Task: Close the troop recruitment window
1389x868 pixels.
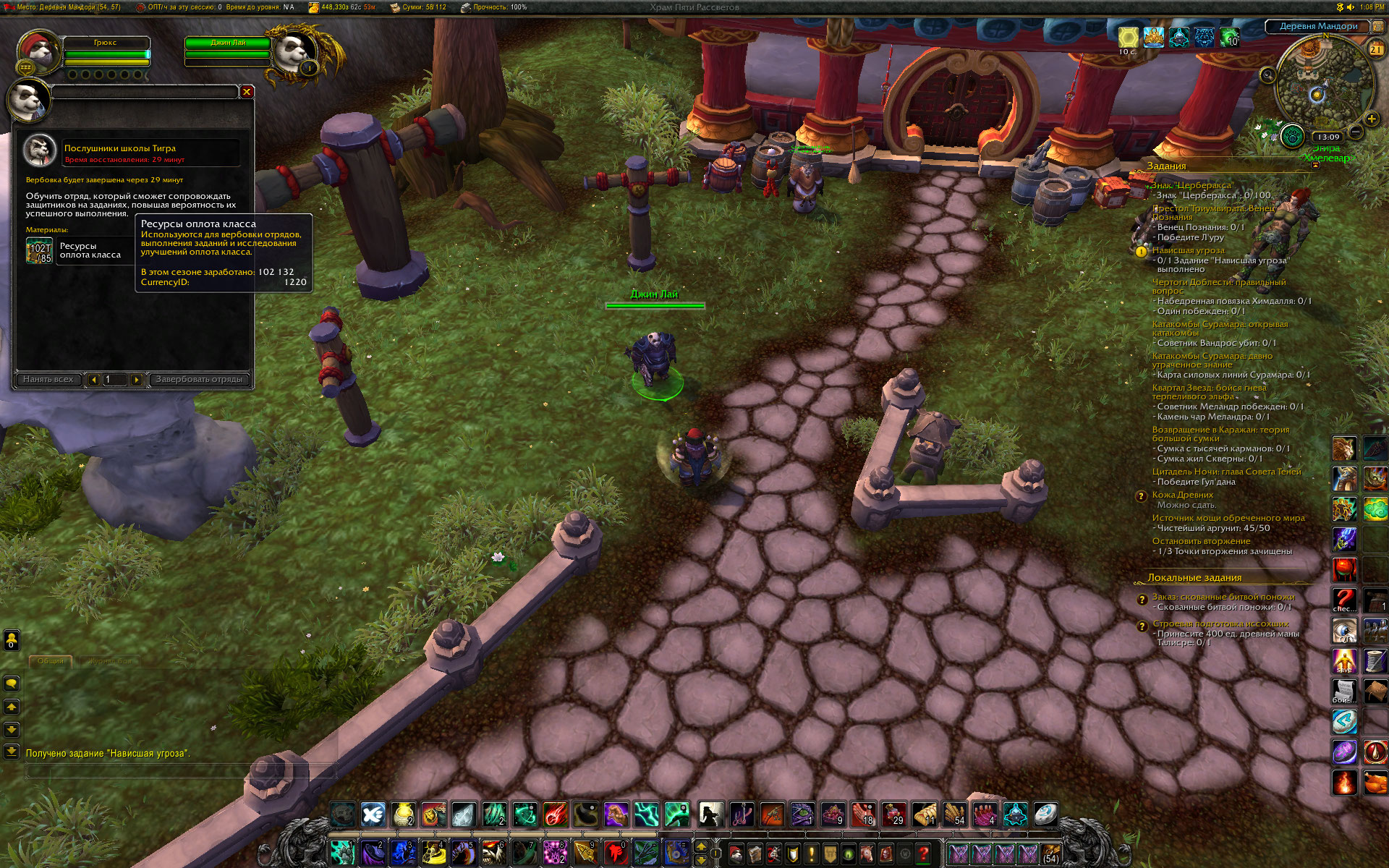Action: [247, 92]
